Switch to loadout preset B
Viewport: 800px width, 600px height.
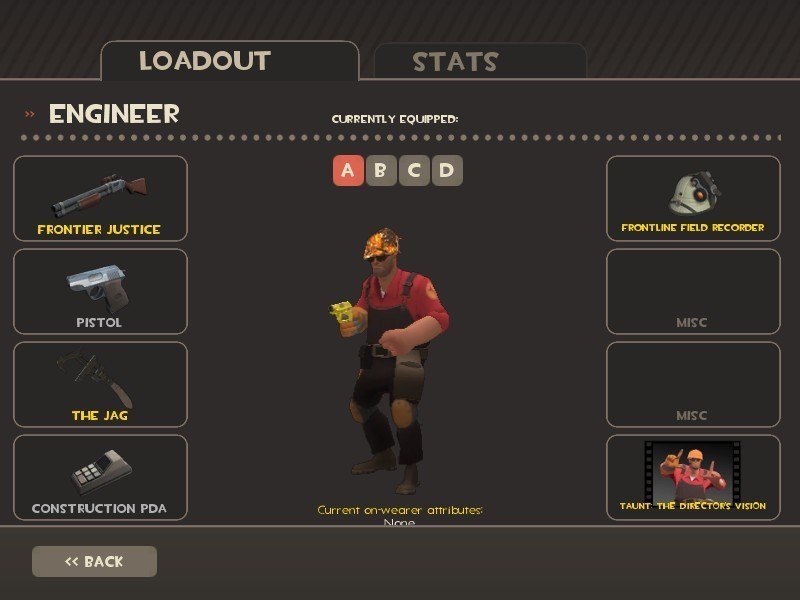pos(380,170)
